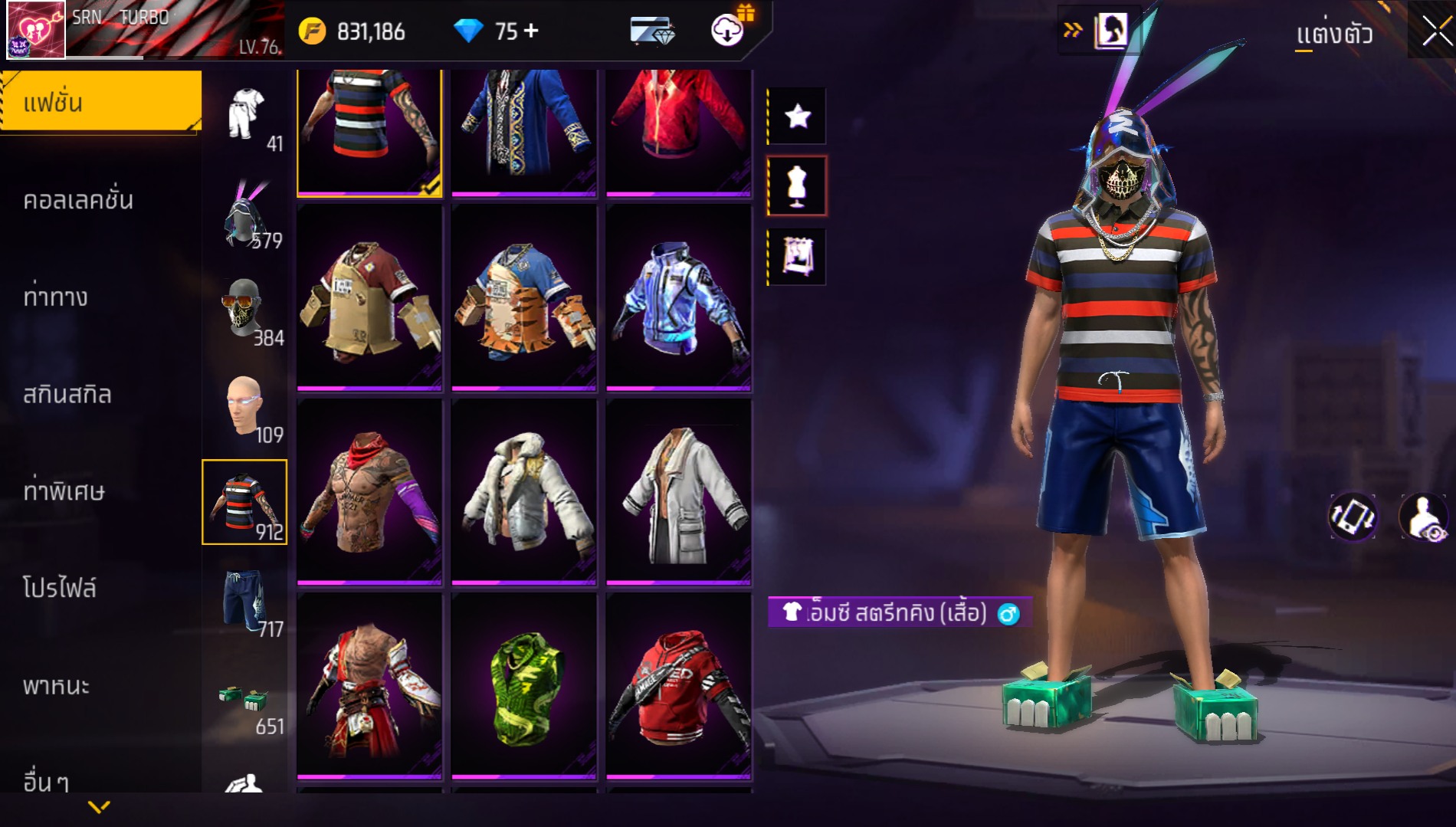Click the download cloud gift icon

728,29
